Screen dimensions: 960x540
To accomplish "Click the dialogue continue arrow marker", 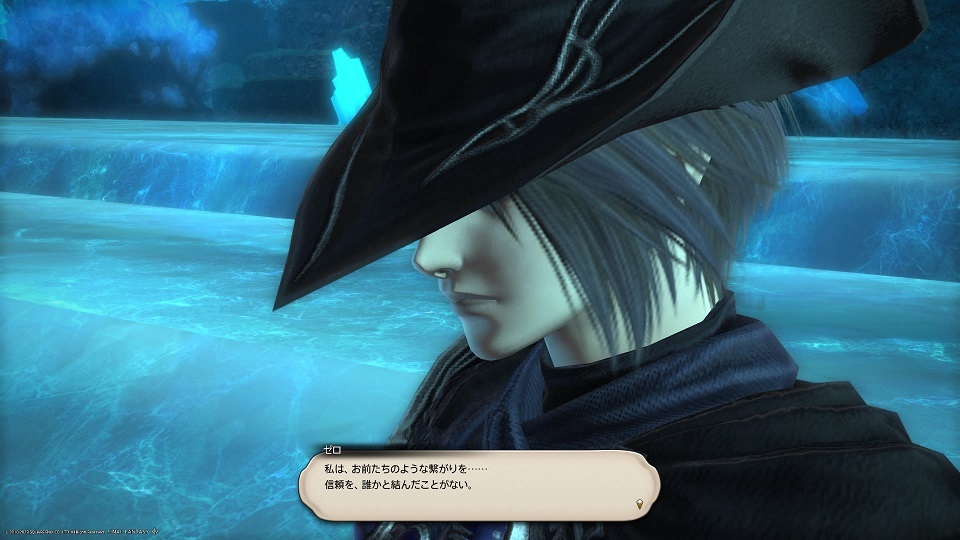I will pyautogui.click(x=641, y=503).
